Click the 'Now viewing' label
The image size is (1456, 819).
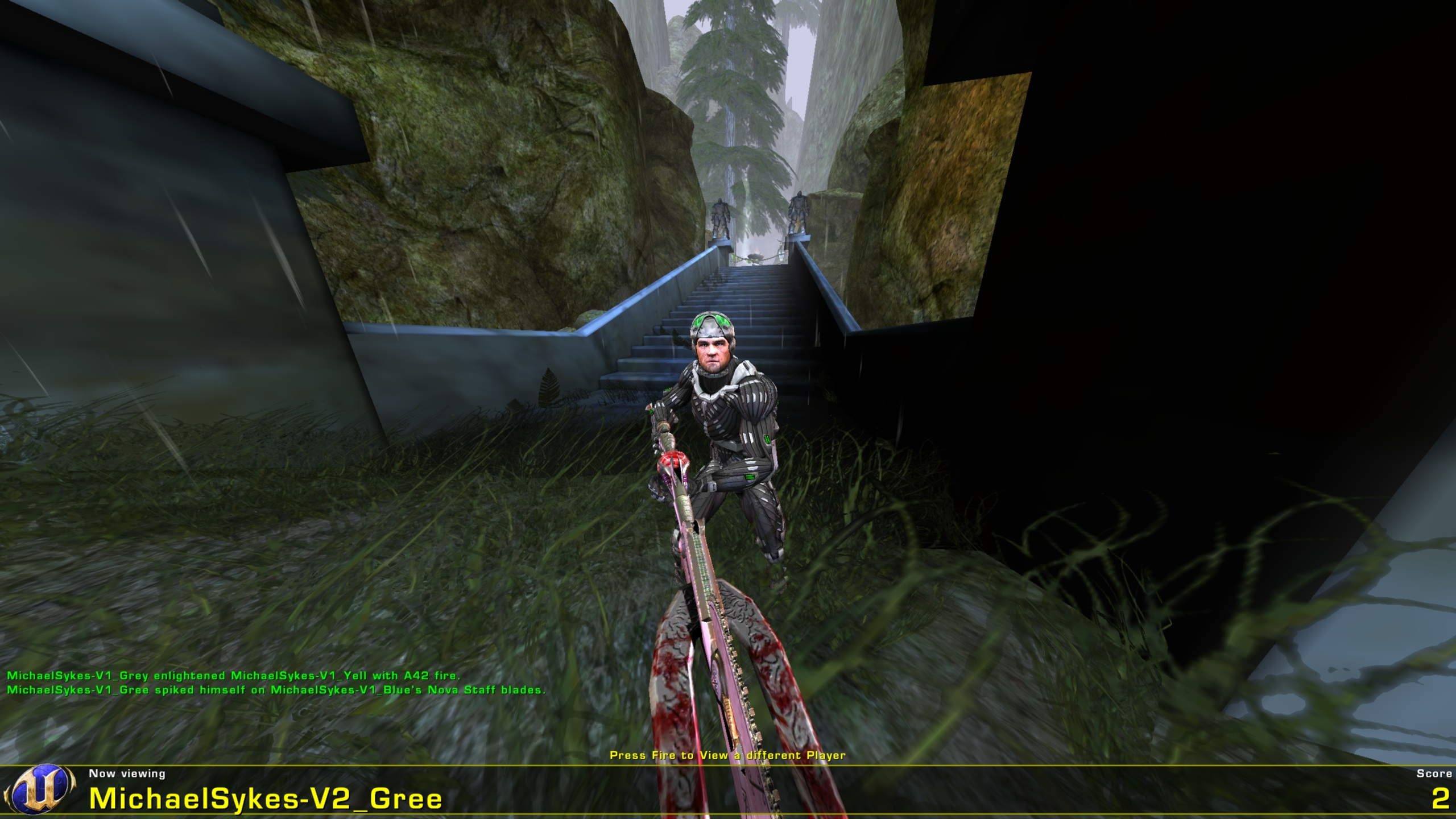pyautogui.click(x=126, y=773)
